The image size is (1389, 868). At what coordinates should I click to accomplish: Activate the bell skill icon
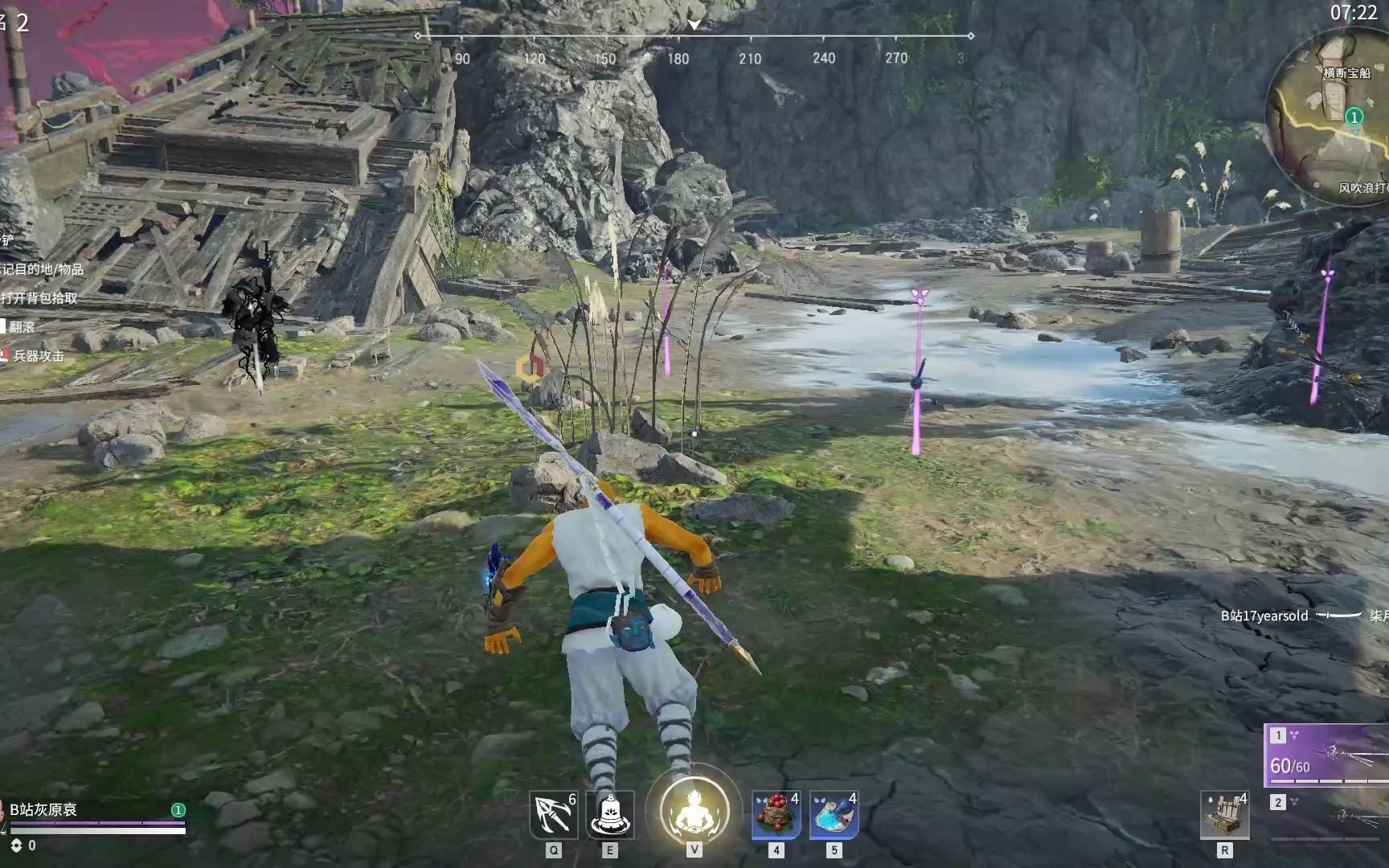tap(610, 815)
